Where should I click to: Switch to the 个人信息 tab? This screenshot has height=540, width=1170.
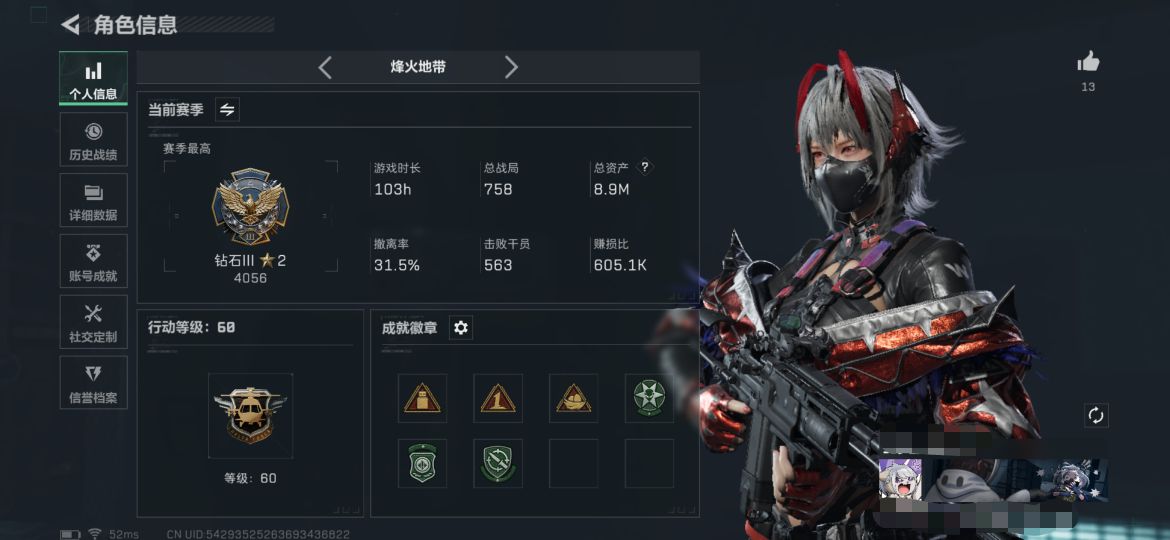[93, 79]
